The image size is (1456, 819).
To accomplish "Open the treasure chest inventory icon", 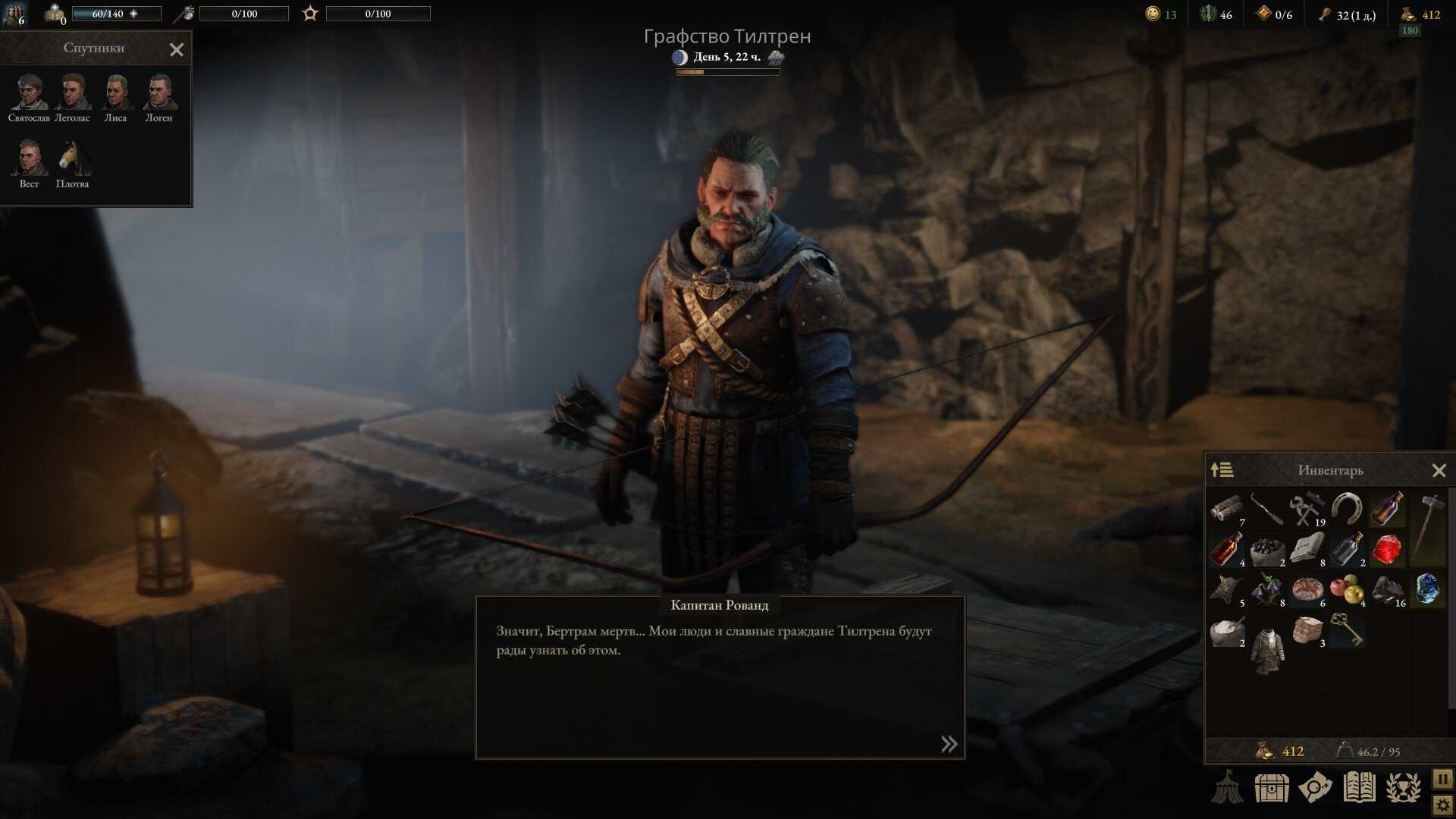I will 1272,789.
